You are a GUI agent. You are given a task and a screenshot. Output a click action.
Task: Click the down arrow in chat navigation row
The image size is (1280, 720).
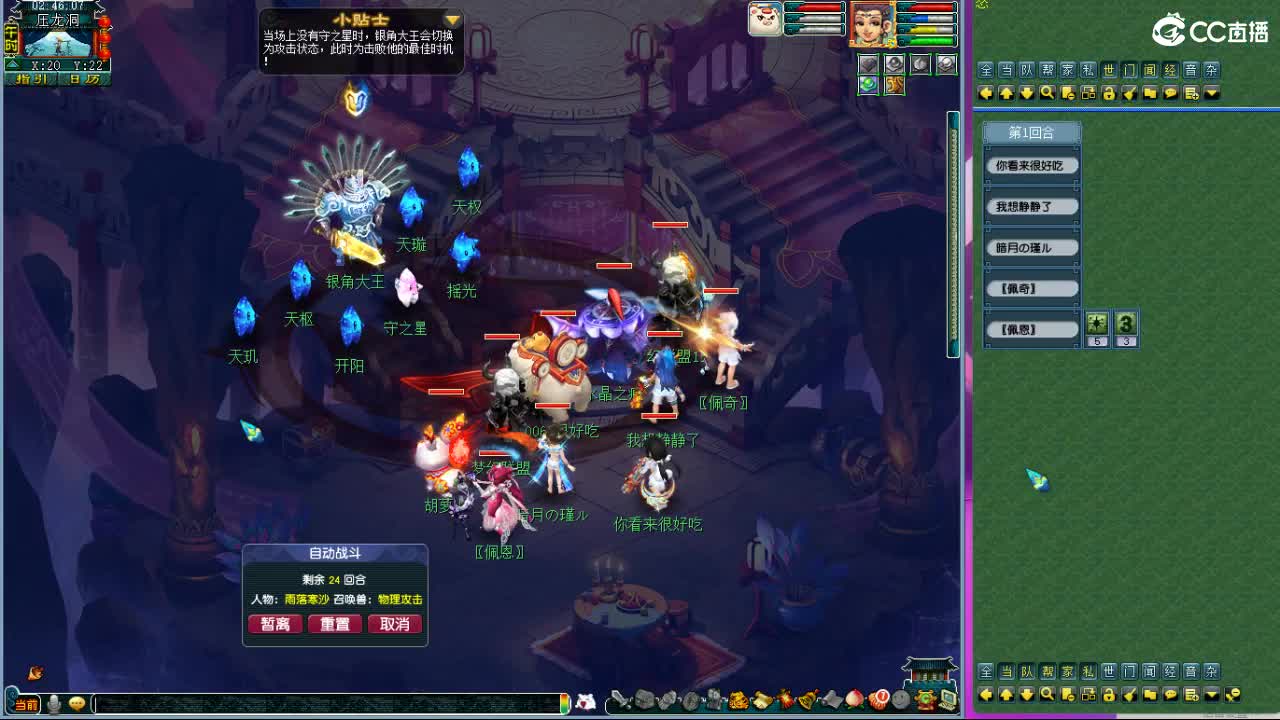[x=1025, y=93]
